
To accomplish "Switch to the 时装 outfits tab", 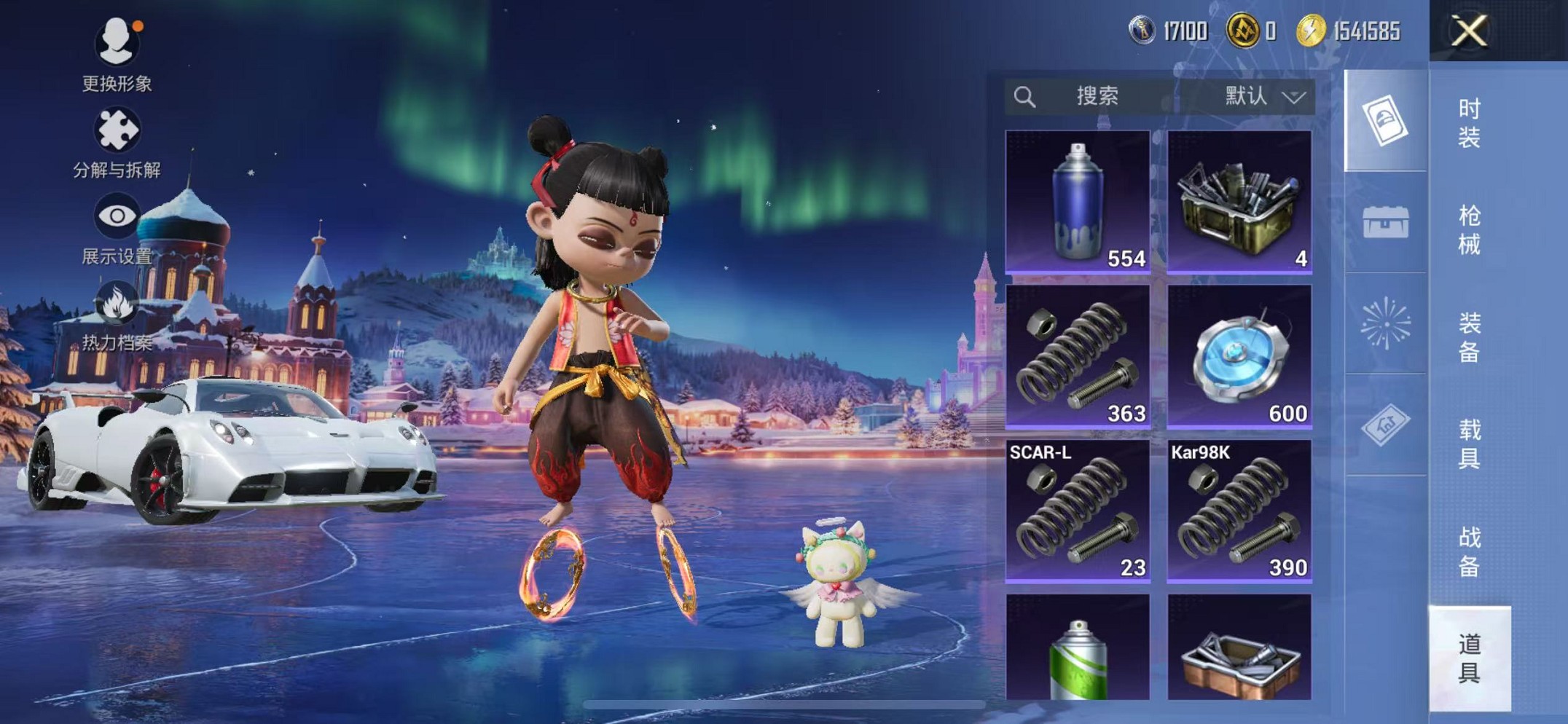I will 1469,122.
